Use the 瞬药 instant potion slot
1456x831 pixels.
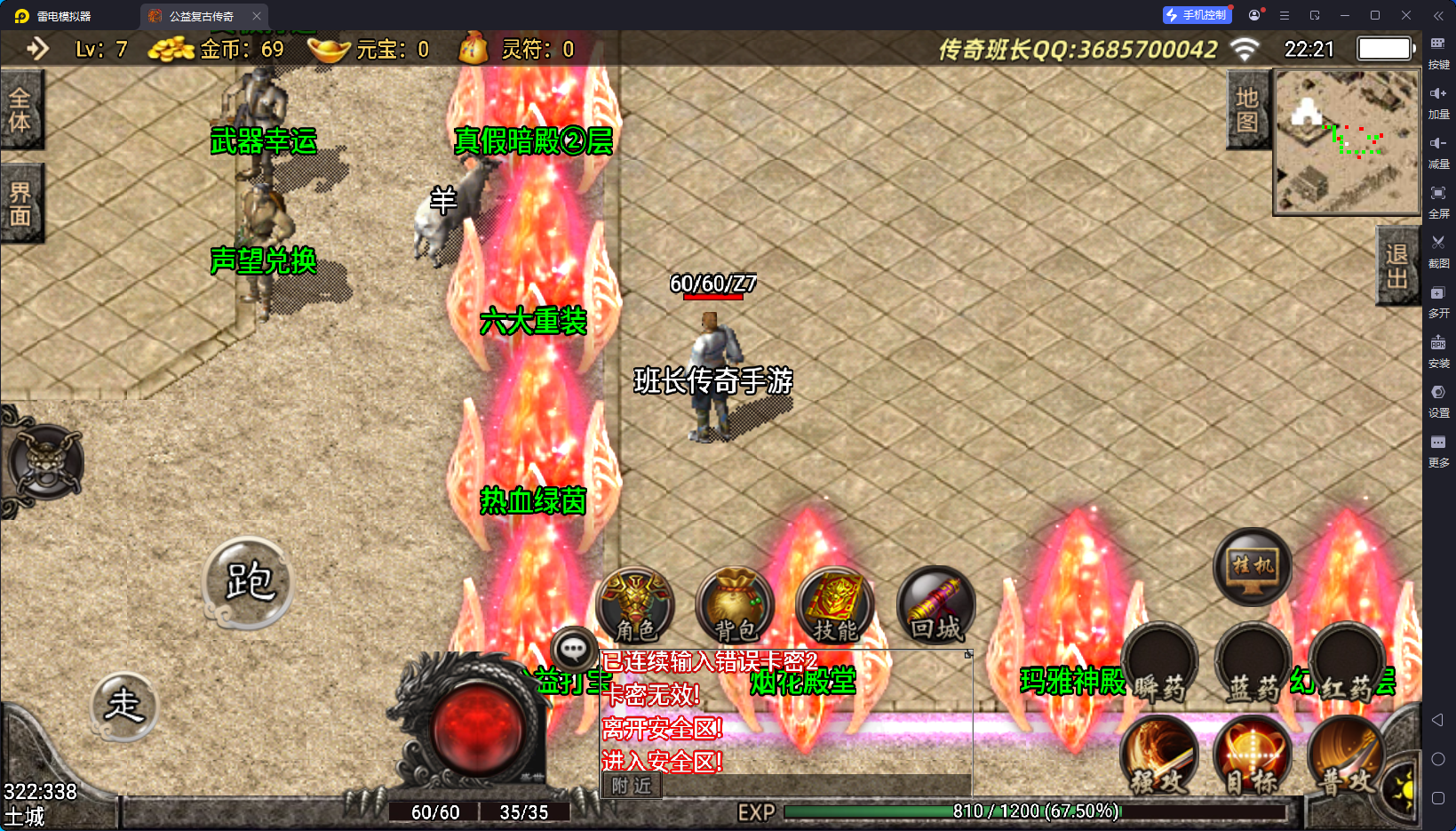tap(1159, 662)
